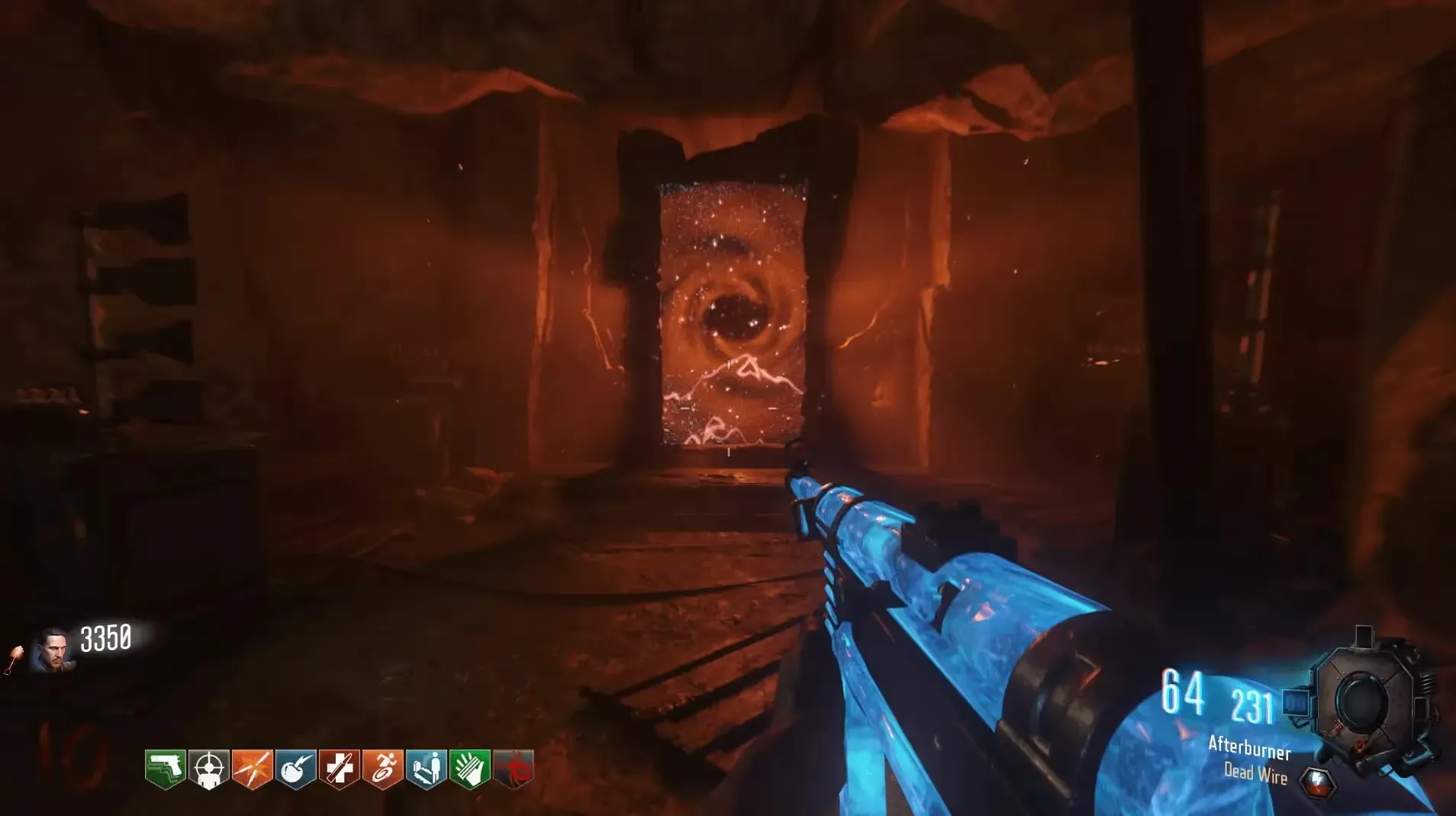Choose the blue cherry perk icon

point(296,768)
